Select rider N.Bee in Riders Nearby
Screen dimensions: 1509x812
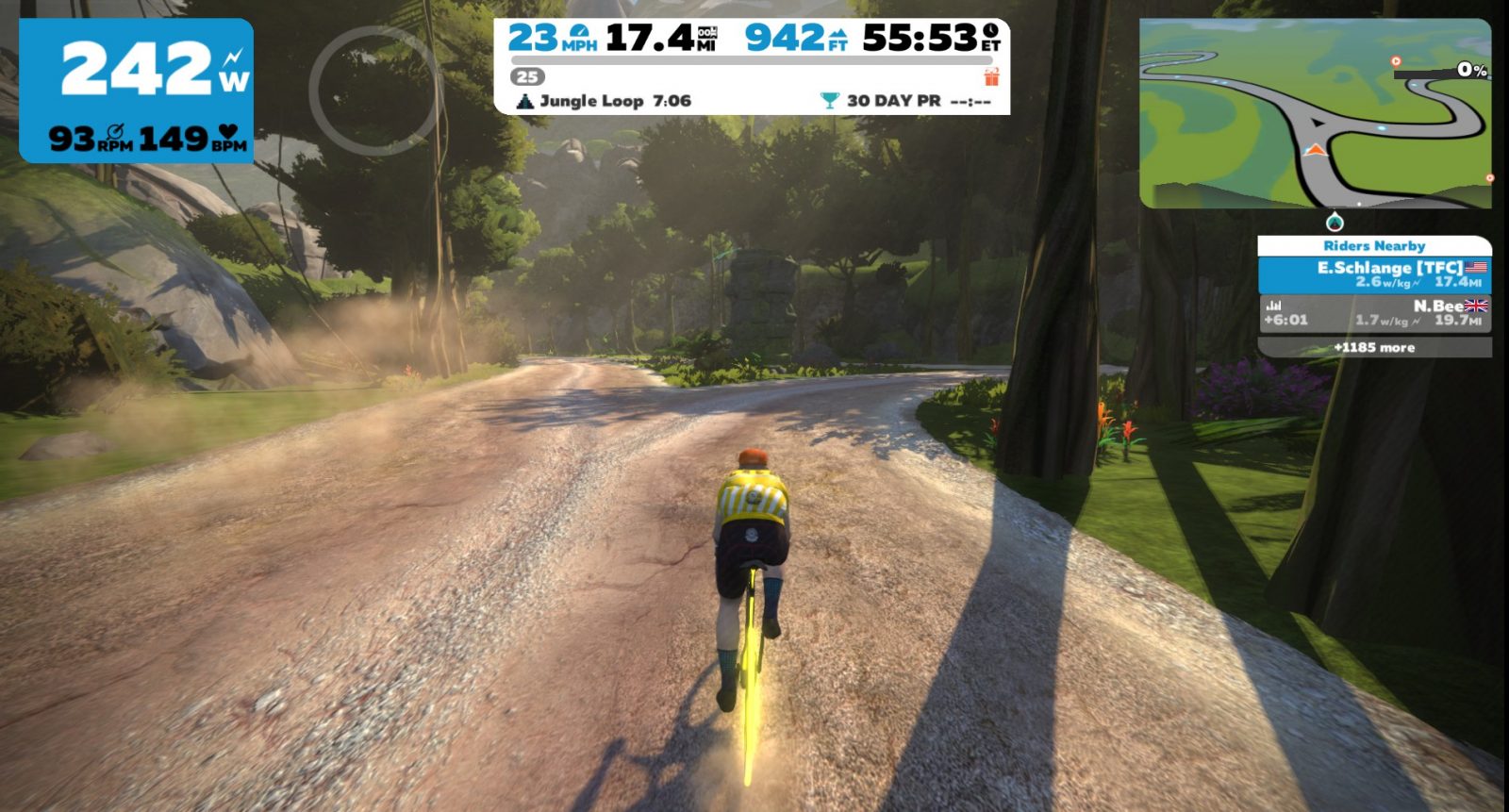[x=1374, y=313]
